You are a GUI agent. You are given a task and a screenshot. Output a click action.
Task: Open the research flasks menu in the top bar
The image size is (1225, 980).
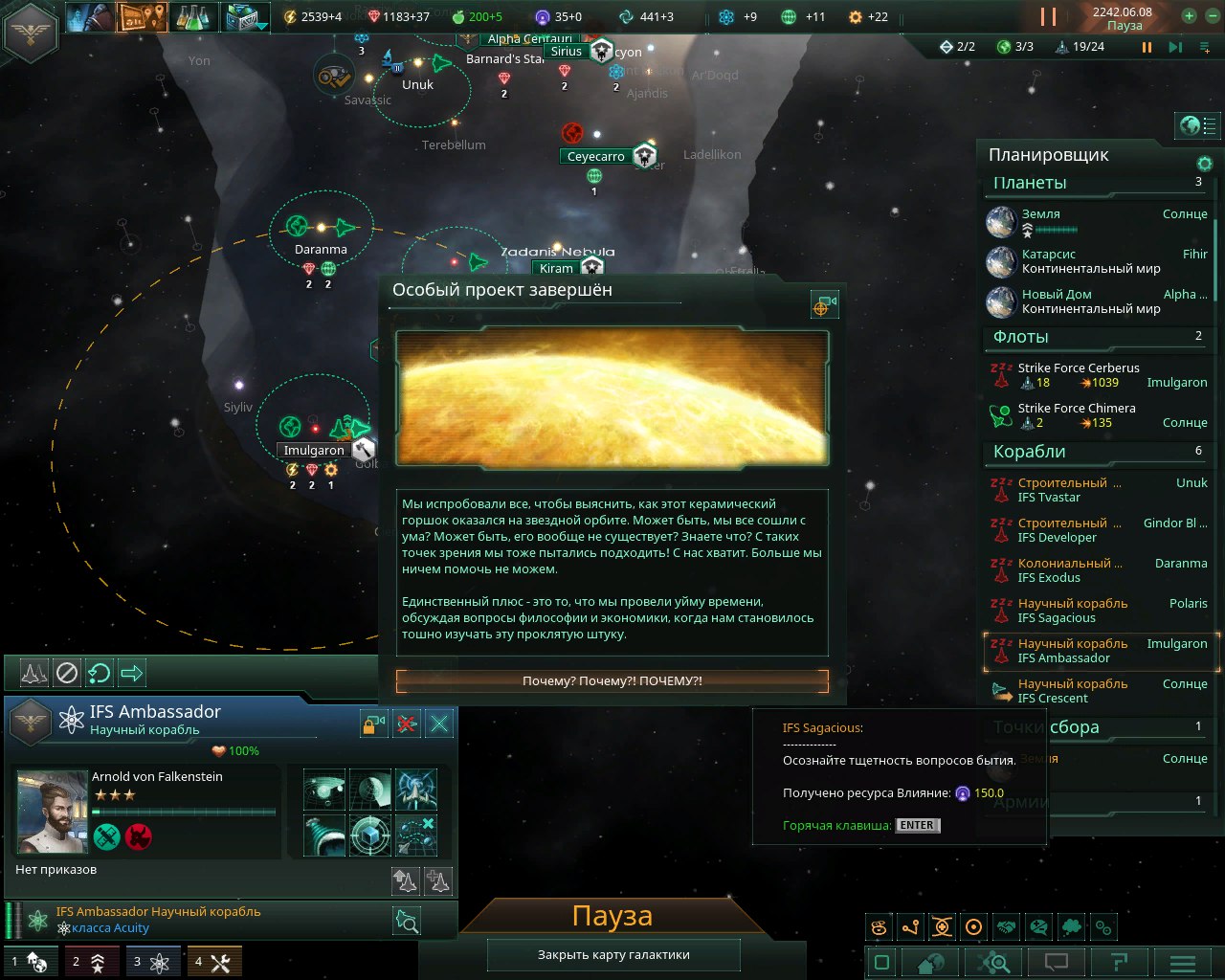(x=193, y=16)
